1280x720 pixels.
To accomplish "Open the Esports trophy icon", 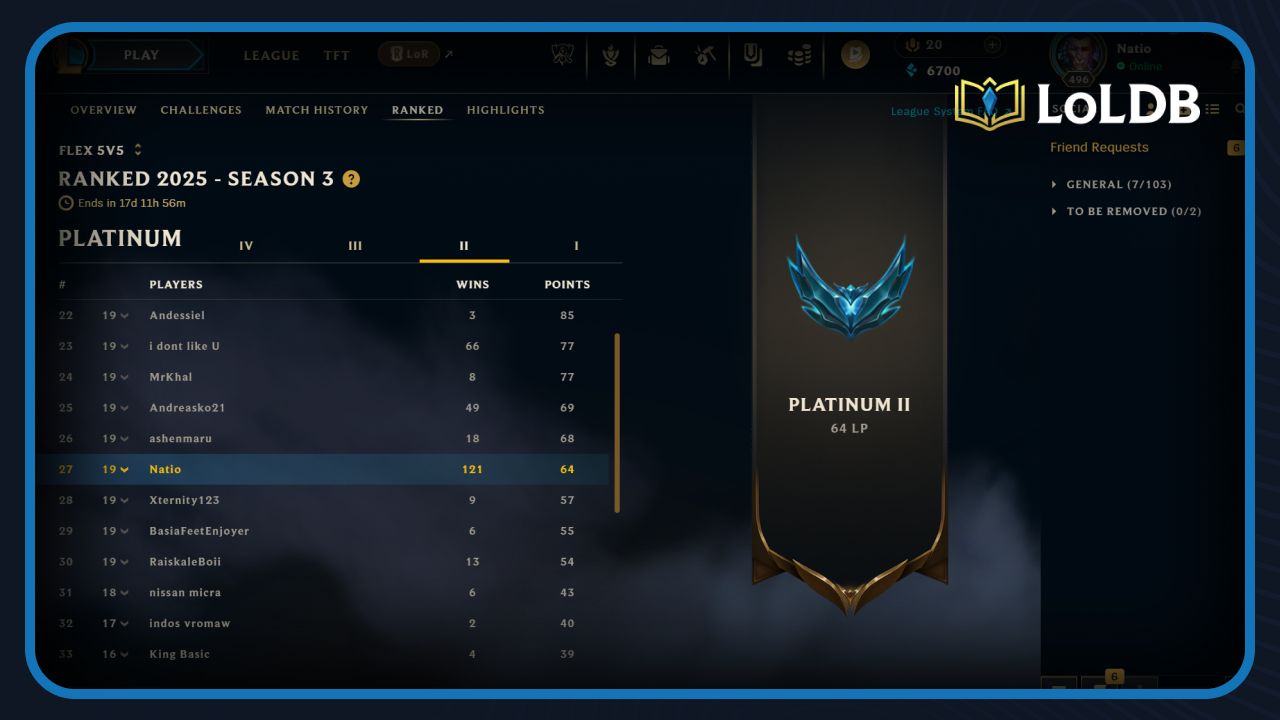I will (563, 55).
